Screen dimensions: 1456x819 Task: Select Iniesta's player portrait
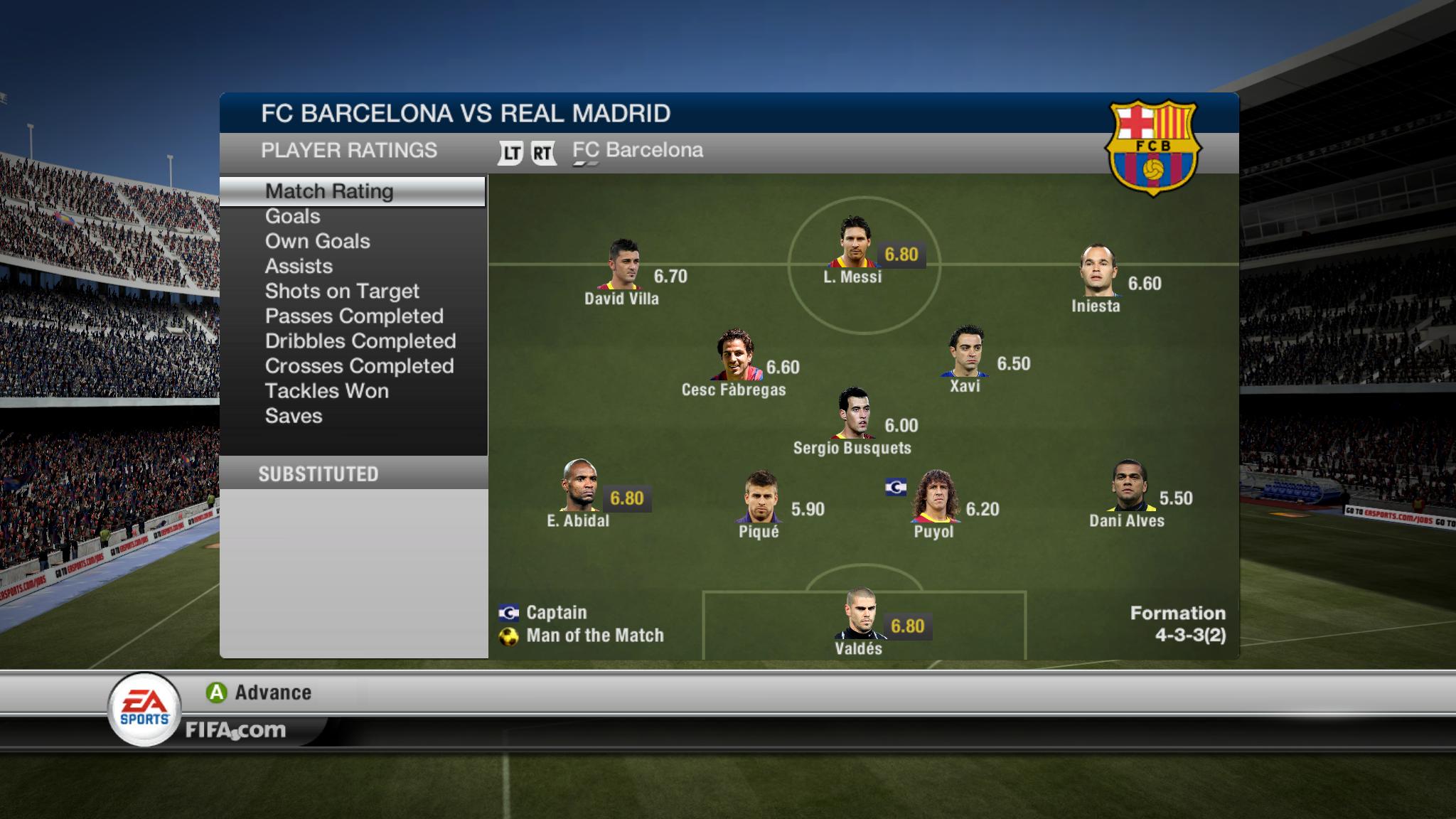tap(1098, 270)
